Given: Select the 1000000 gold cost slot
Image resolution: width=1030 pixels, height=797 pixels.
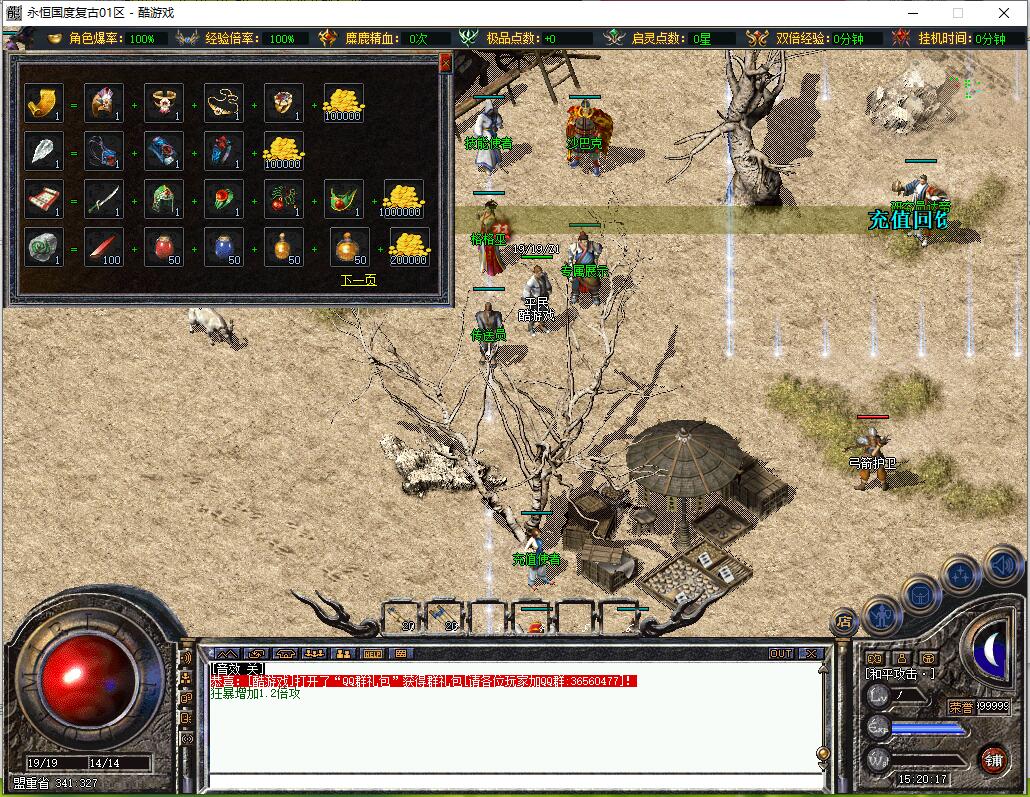Looking at the screenshot, I should [x=404, y=199].
